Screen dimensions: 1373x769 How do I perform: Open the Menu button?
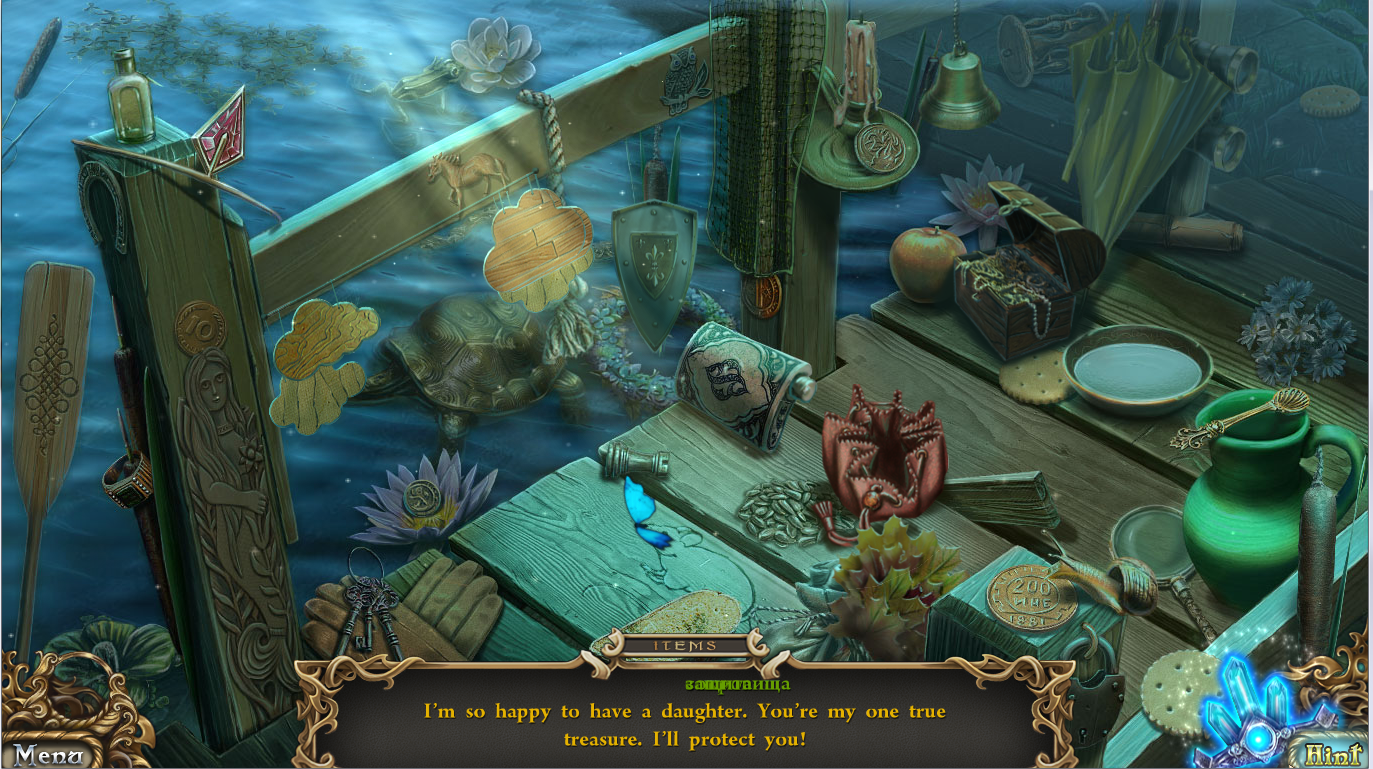pyautogui.click(x=50, y=754)
